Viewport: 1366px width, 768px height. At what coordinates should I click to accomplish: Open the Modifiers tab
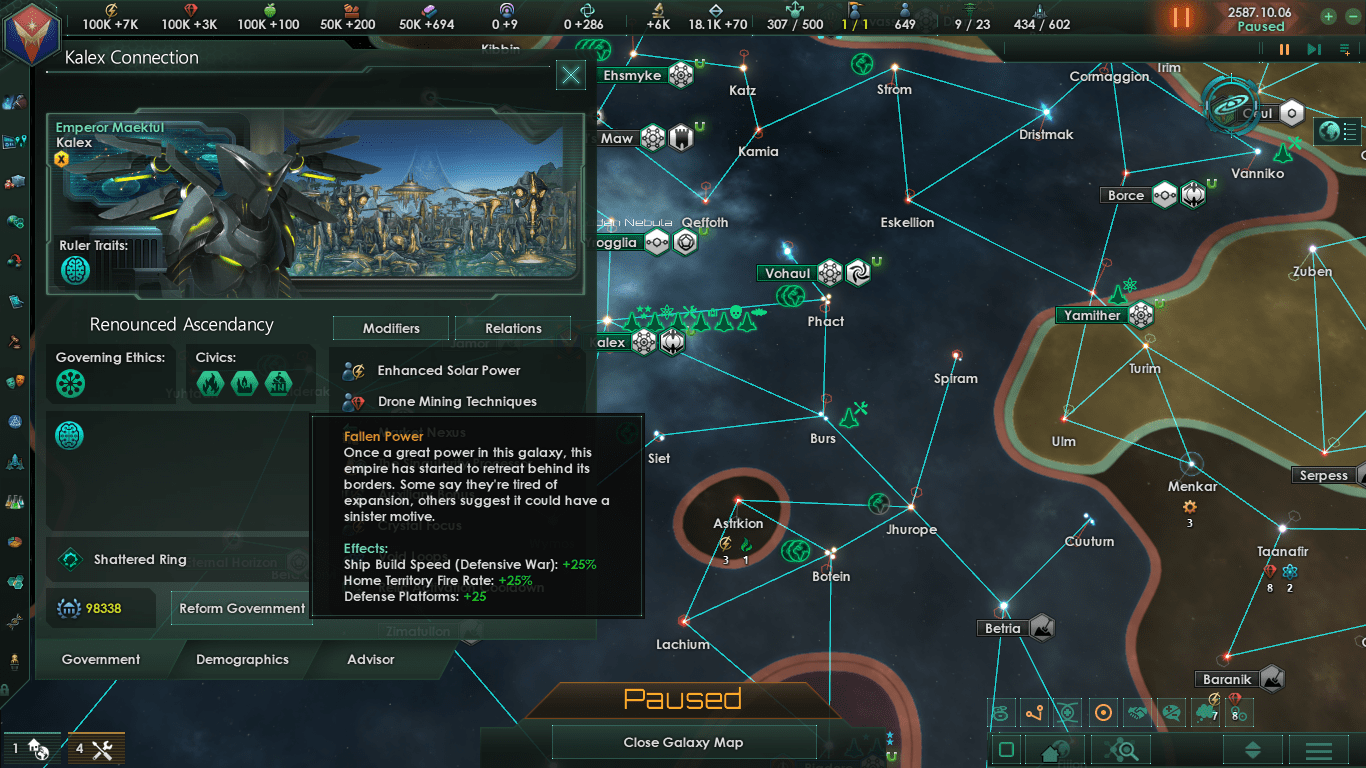pos(391,328)
